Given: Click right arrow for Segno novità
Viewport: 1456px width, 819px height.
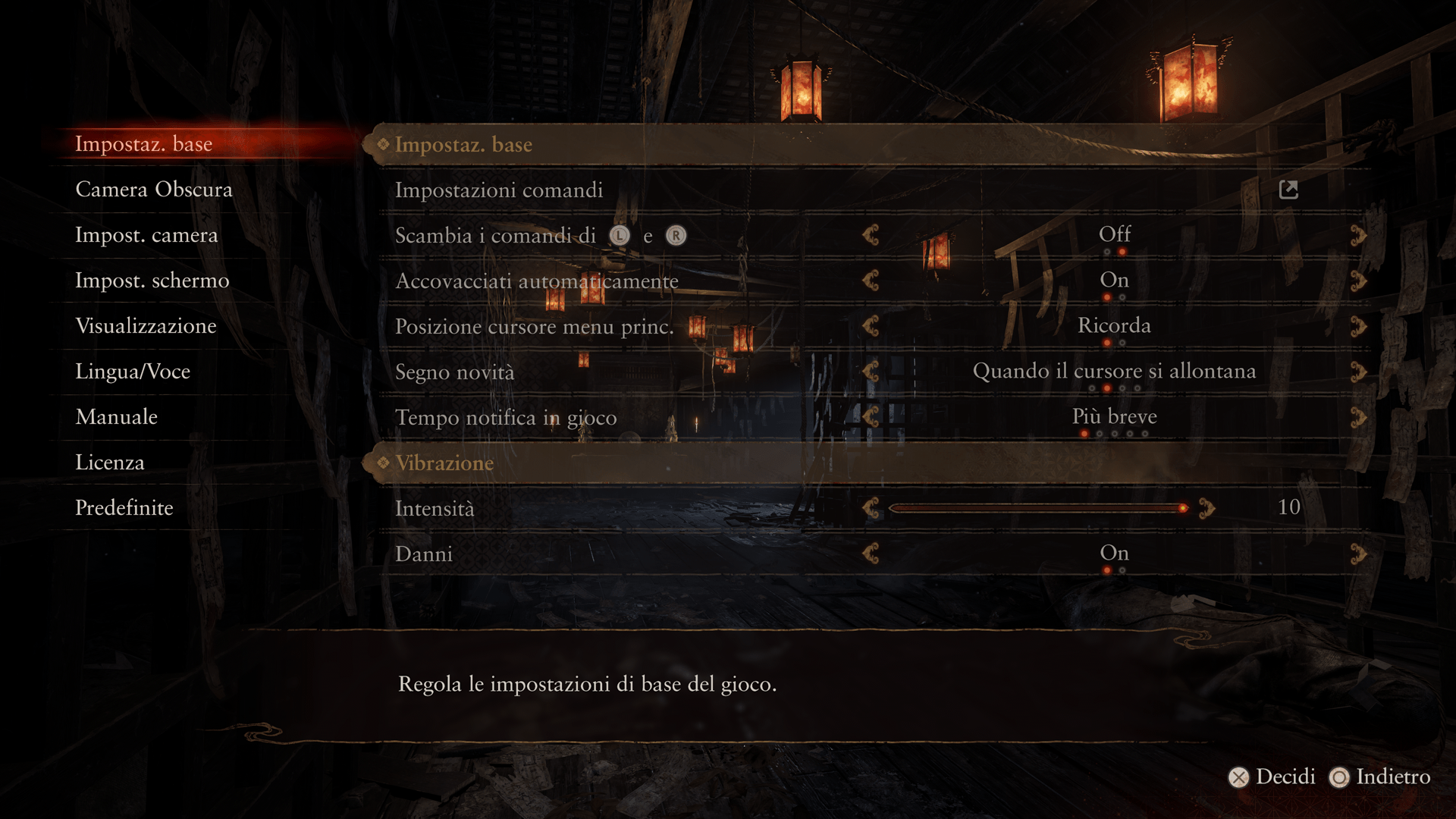Looking at the screenshot, I should (x=1358, y=372).
